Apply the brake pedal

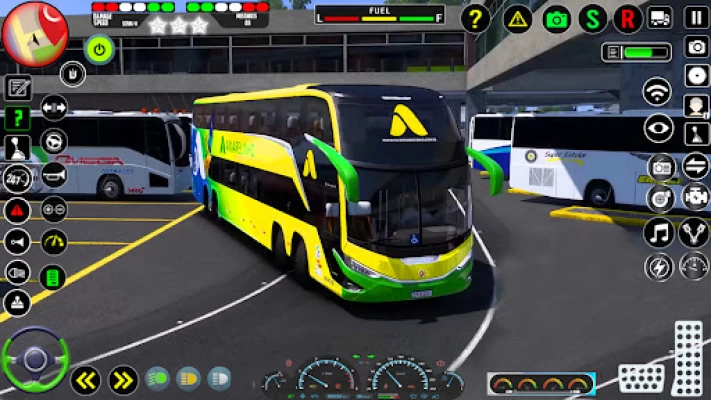coord(640,378)
